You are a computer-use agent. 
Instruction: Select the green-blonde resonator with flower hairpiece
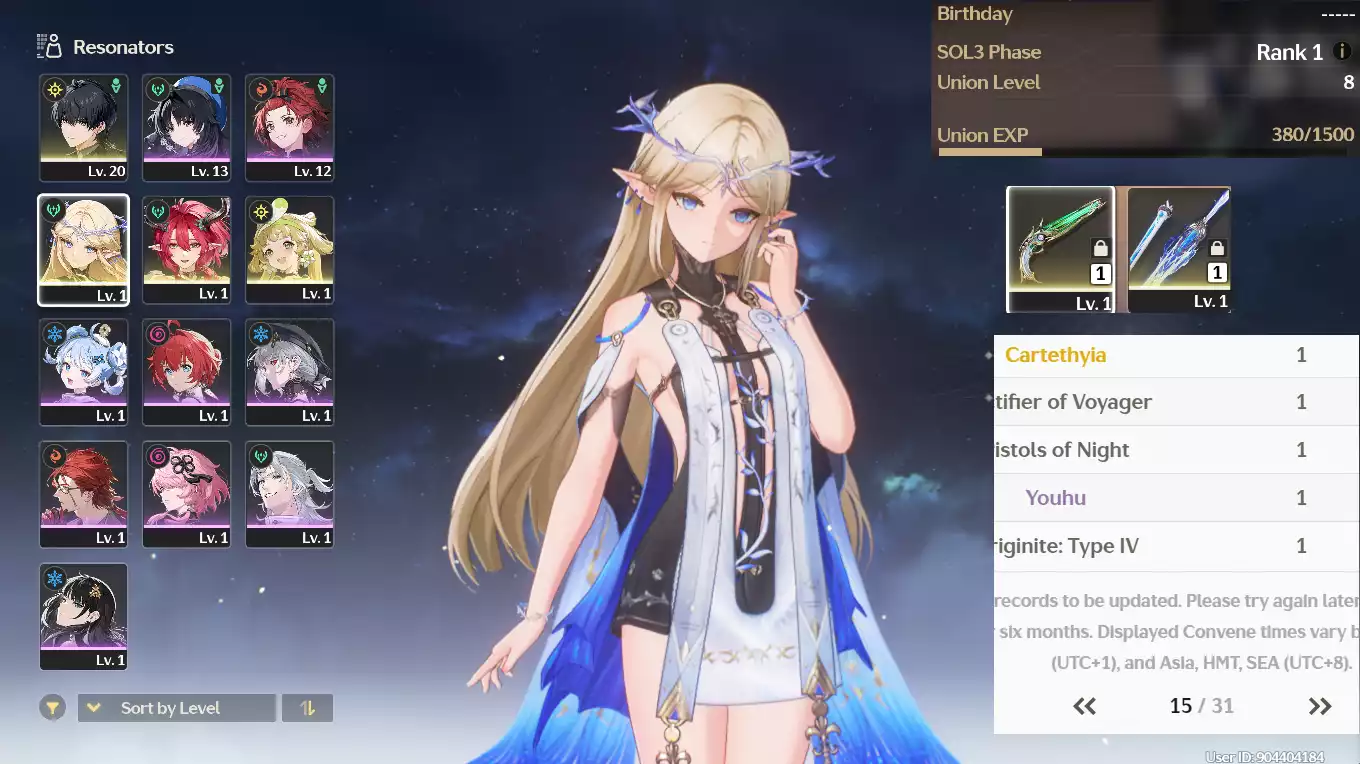point(289,249)
